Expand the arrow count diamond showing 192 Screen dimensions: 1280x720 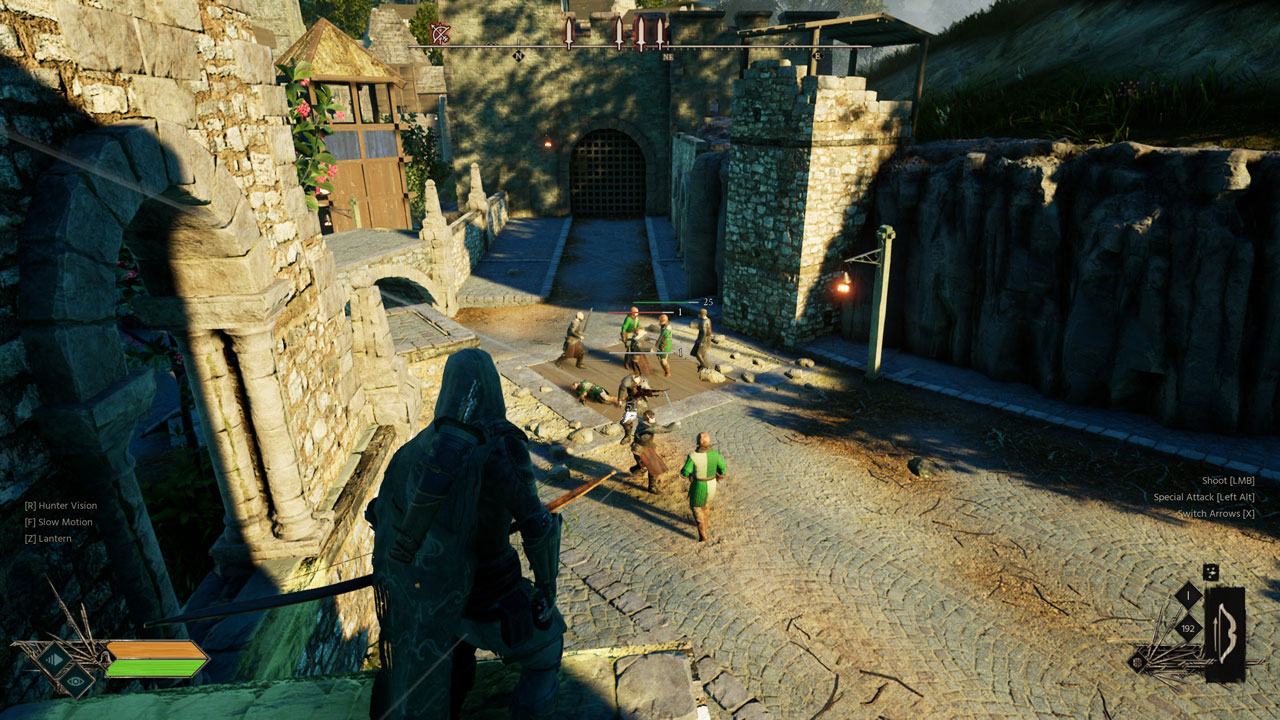point(1188,628)
